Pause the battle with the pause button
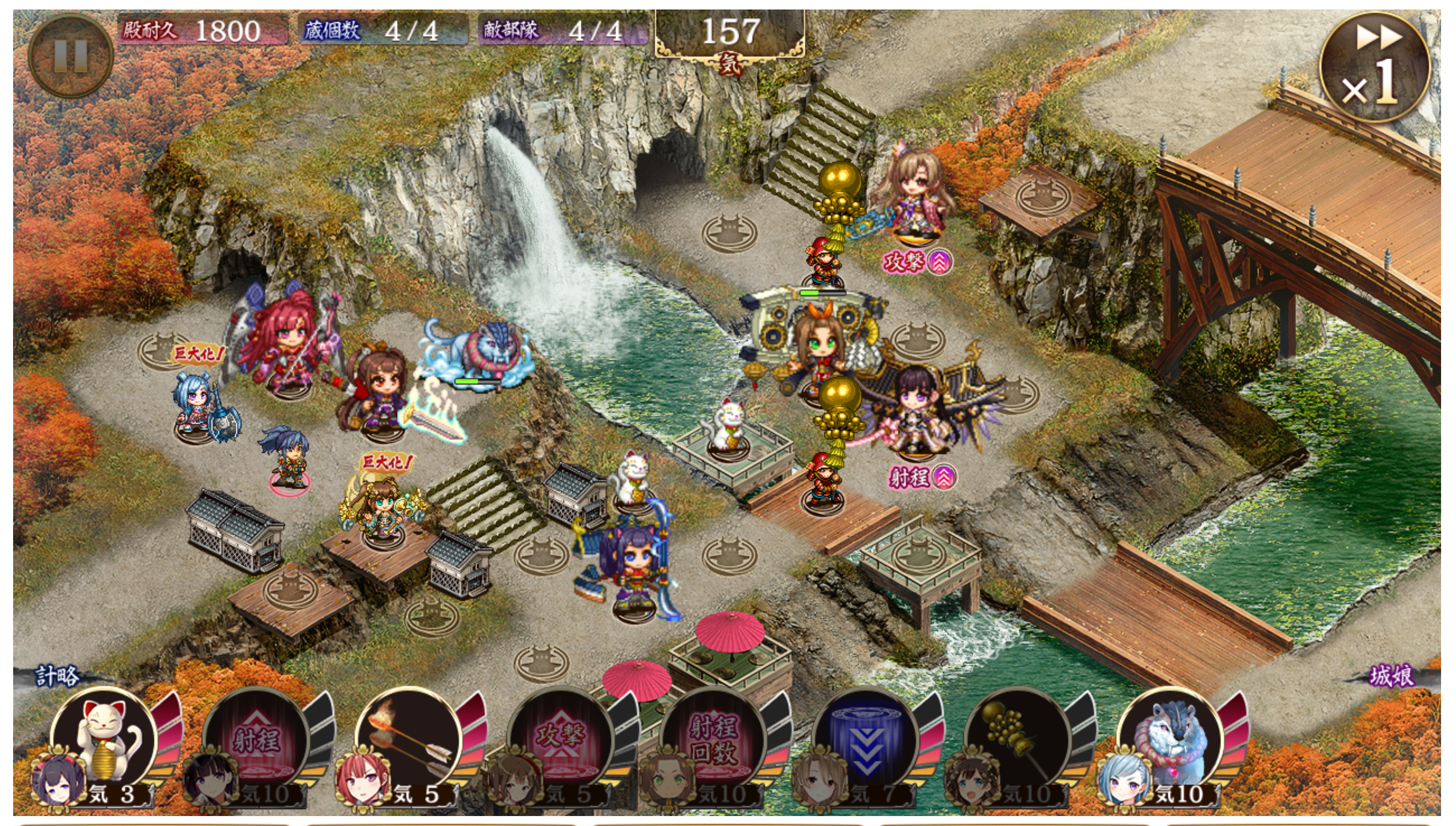The height and width of the screenshot is (826, 1456). (70, 56)
